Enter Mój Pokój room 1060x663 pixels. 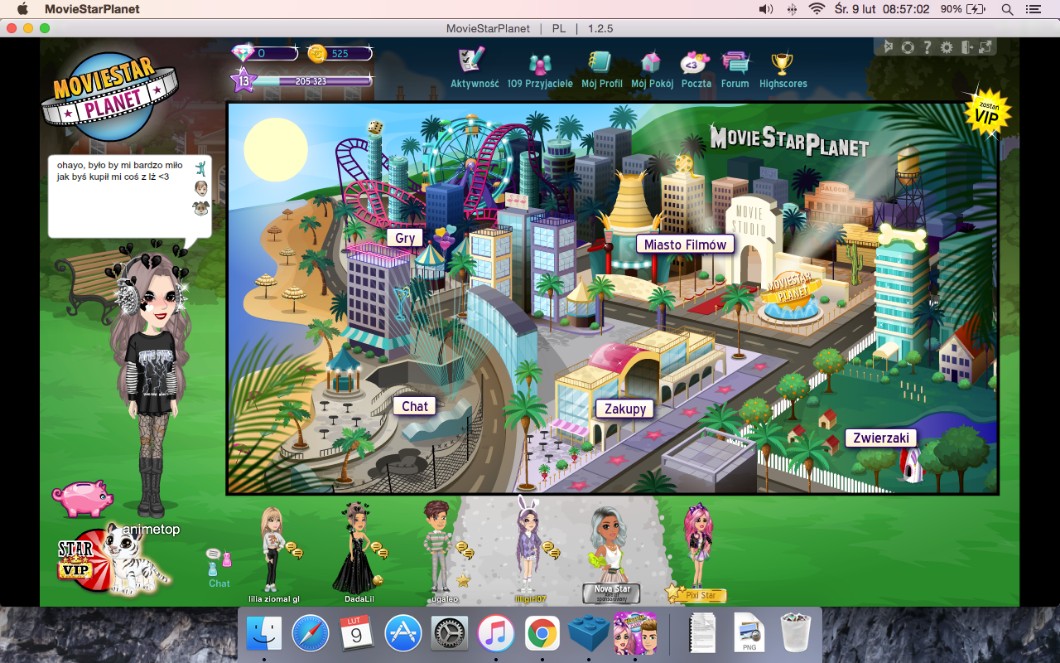tap(651, 69)
